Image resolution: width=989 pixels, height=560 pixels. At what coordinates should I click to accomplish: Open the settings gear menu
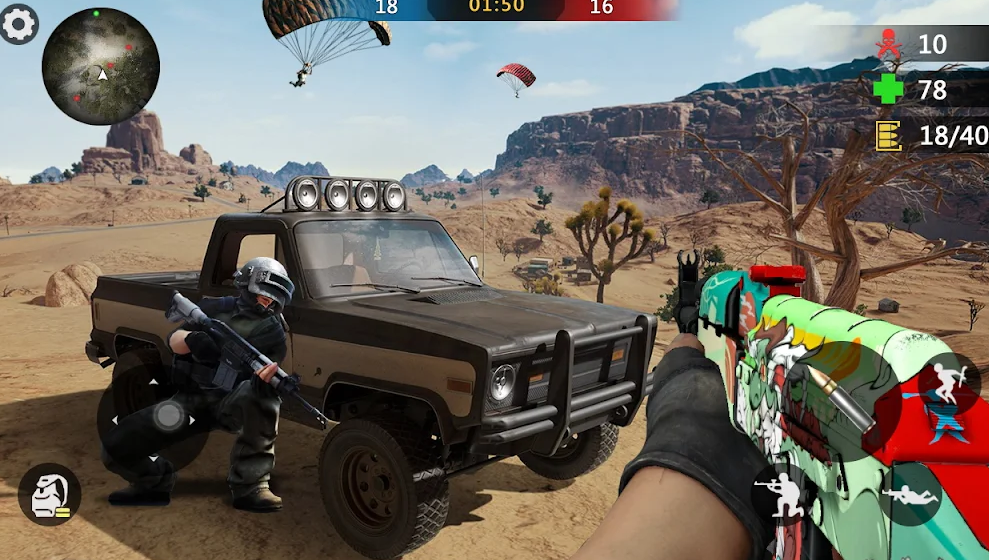pos(18,24)
